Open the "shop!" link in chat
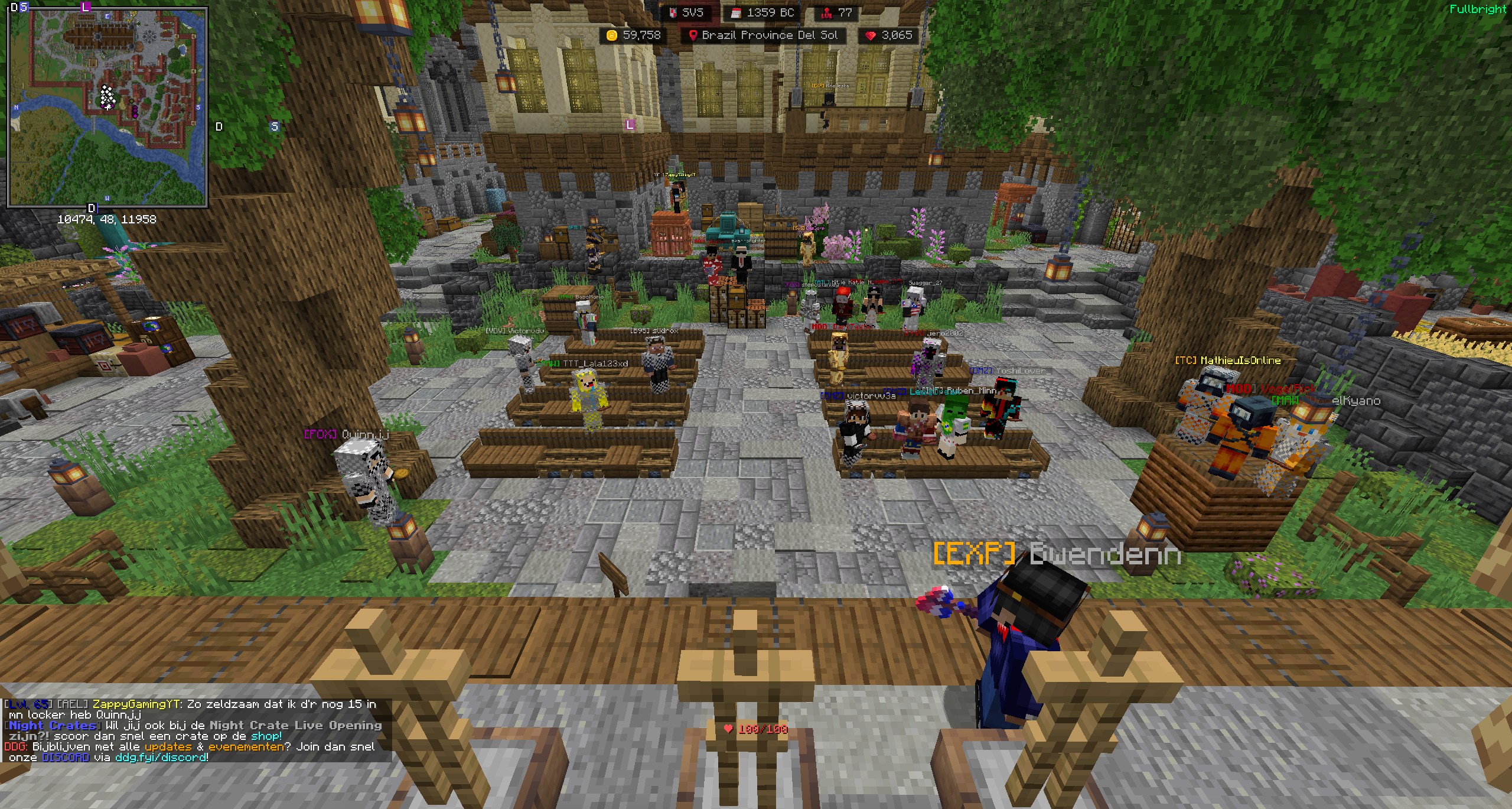 (x=266, y=736)
